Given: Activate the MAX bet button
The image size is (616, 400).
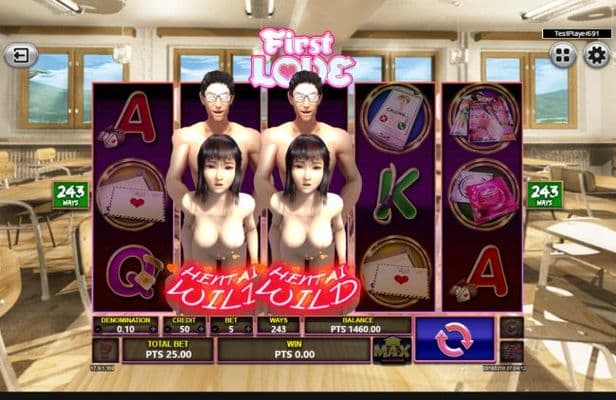Looking at the screenshot, I should pyautogui.click(x=391, y=350).
